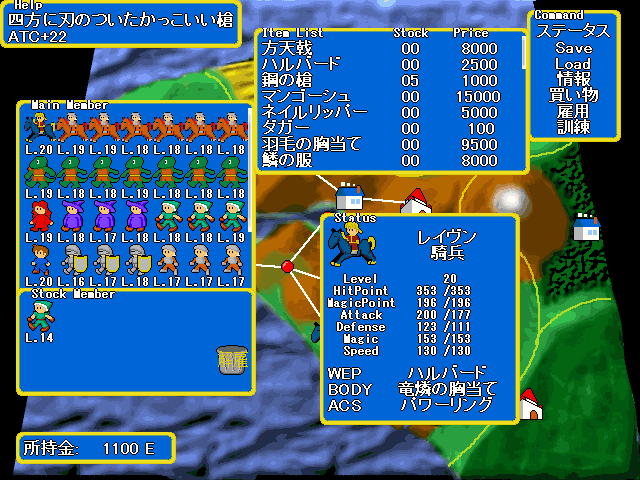Screen dimensions: 640x480
Task: Select the L.20 blue knight main member
Action: [40, 126]
